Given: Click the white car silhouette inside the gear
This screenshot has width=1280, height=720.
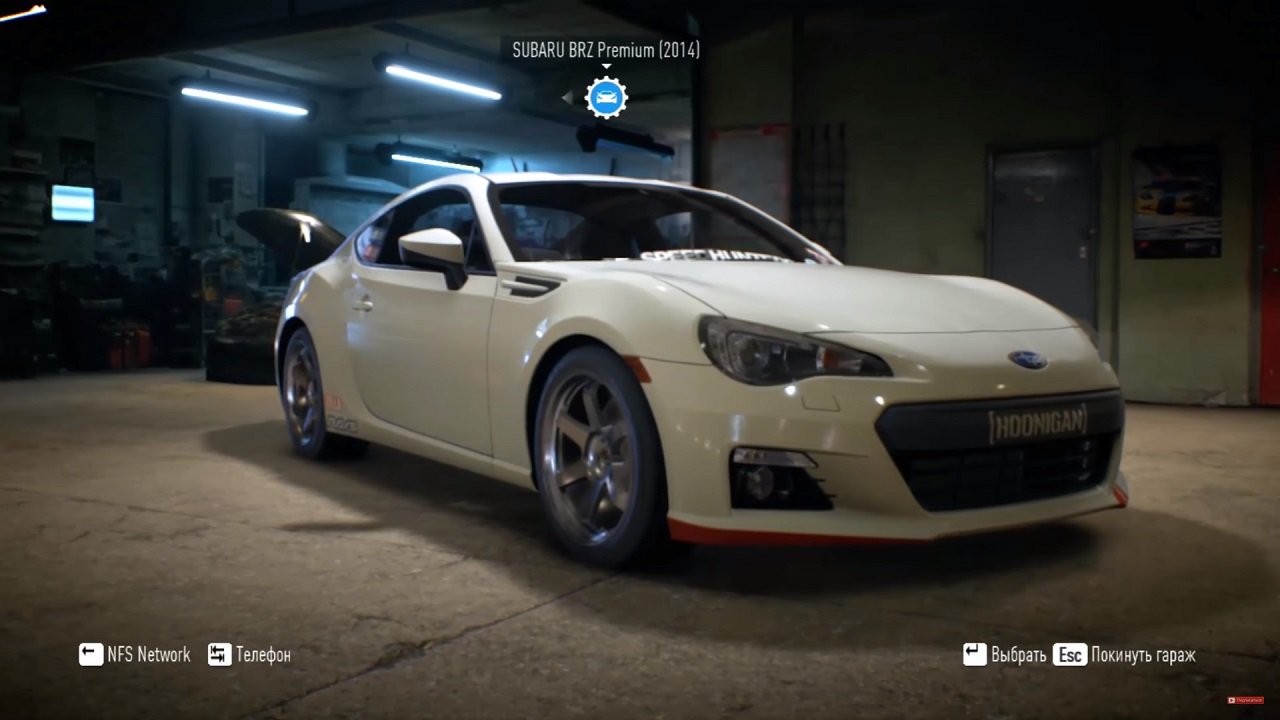Looking at the screenshot, I should (605, 97).
